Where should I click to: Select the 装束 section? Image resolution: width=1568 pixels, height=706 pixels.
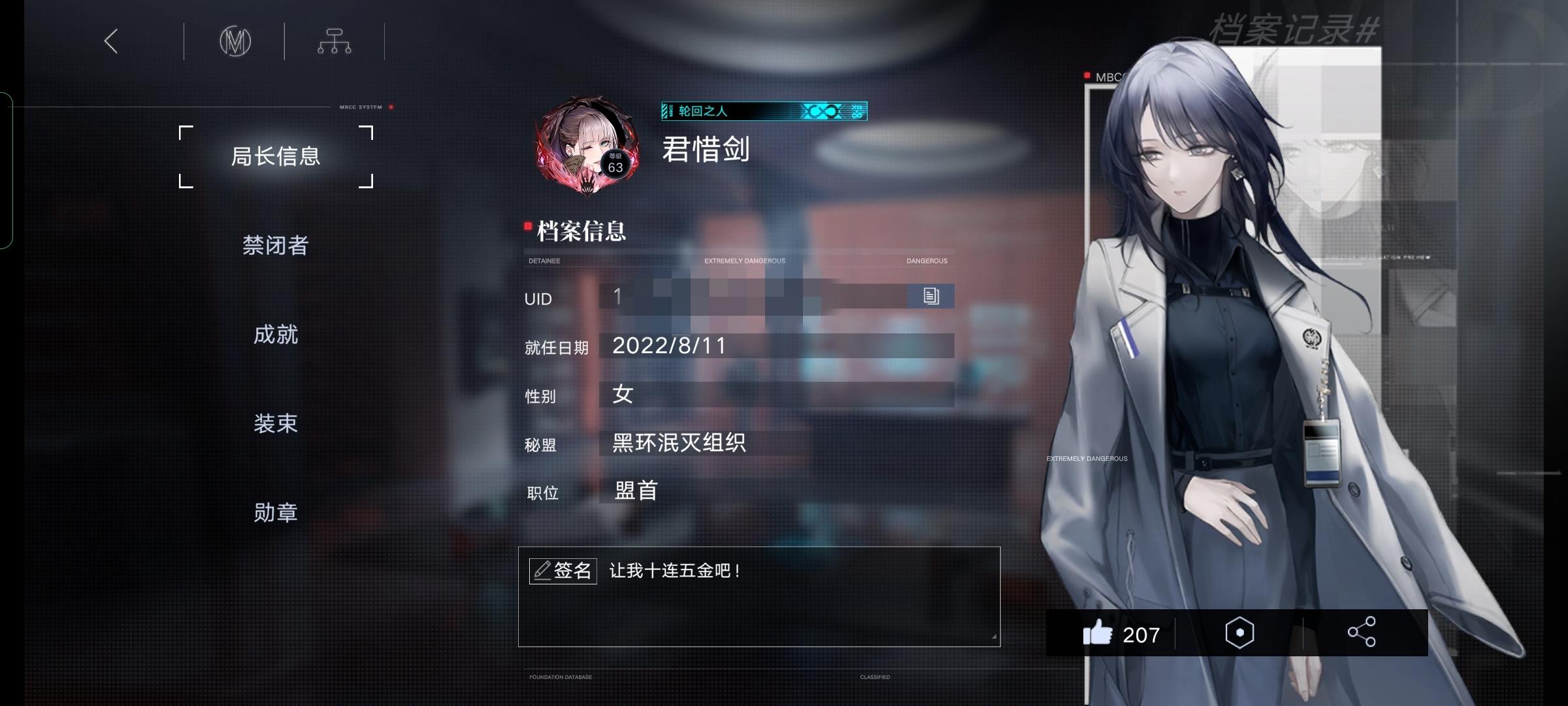276,424
